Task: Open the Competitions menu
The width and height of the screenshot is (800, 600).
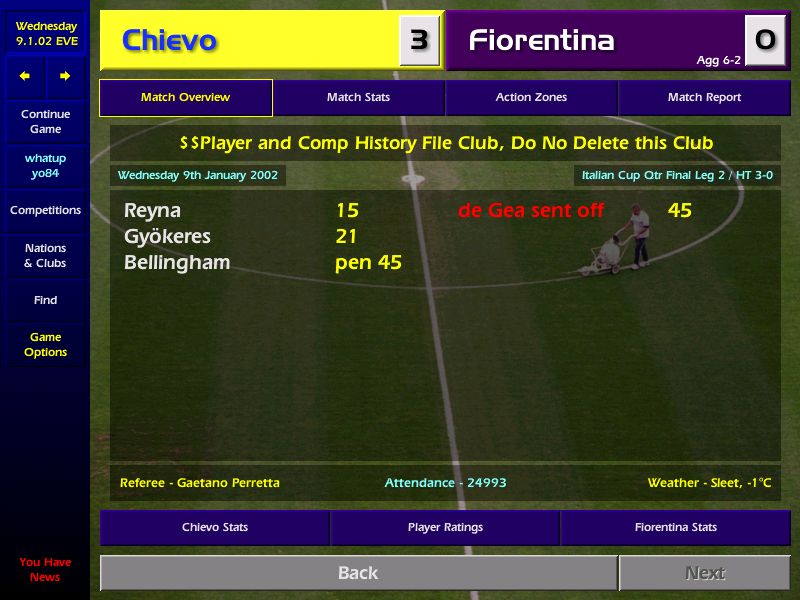Action: pos(45,211)
